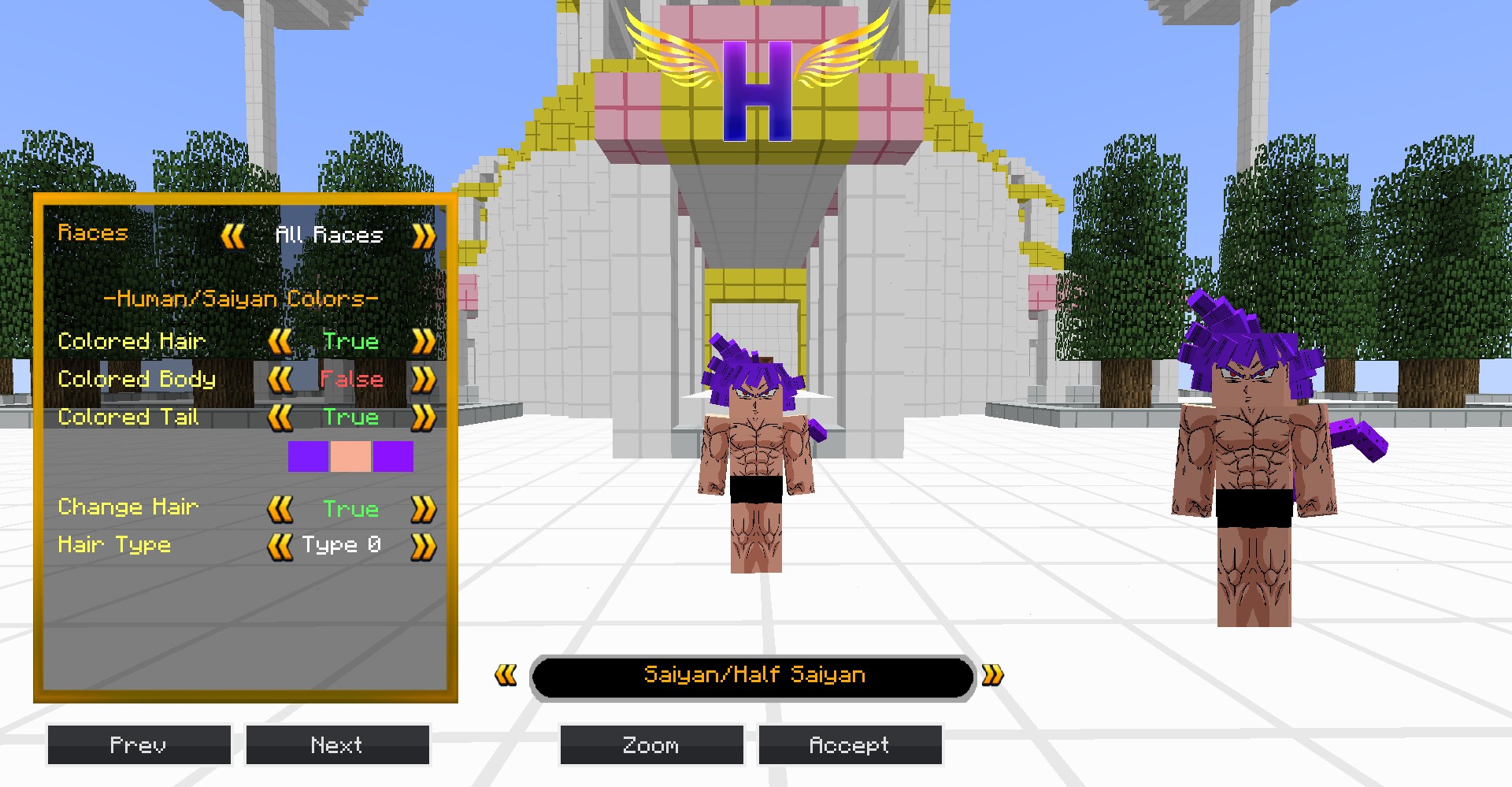The image size is (1512, 787).
Task: Cycle Races filter backward from All Races
Action: pos(233,236)
